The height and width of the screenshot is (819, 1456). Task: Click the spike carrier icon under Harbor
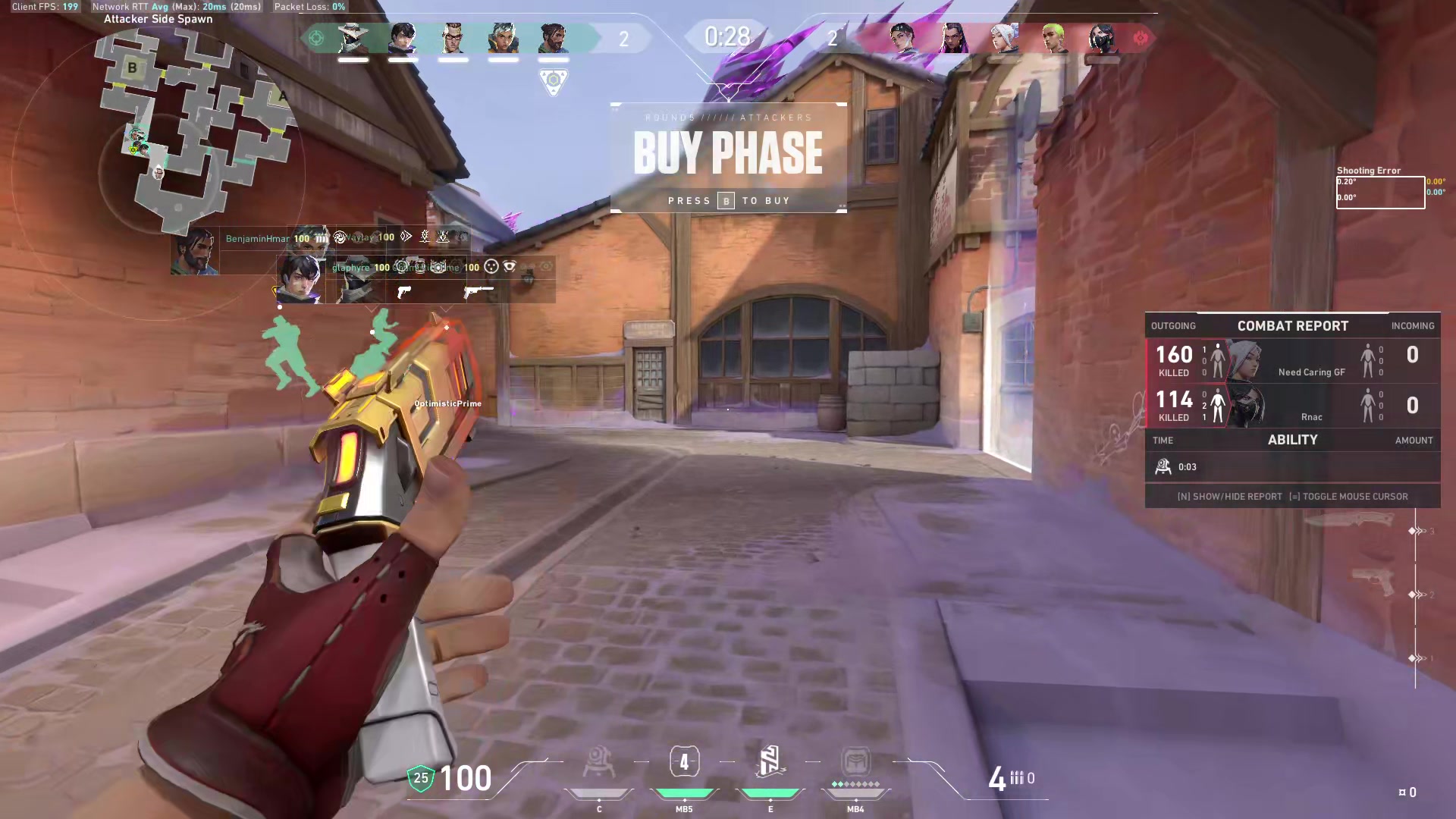pos(554,80)
